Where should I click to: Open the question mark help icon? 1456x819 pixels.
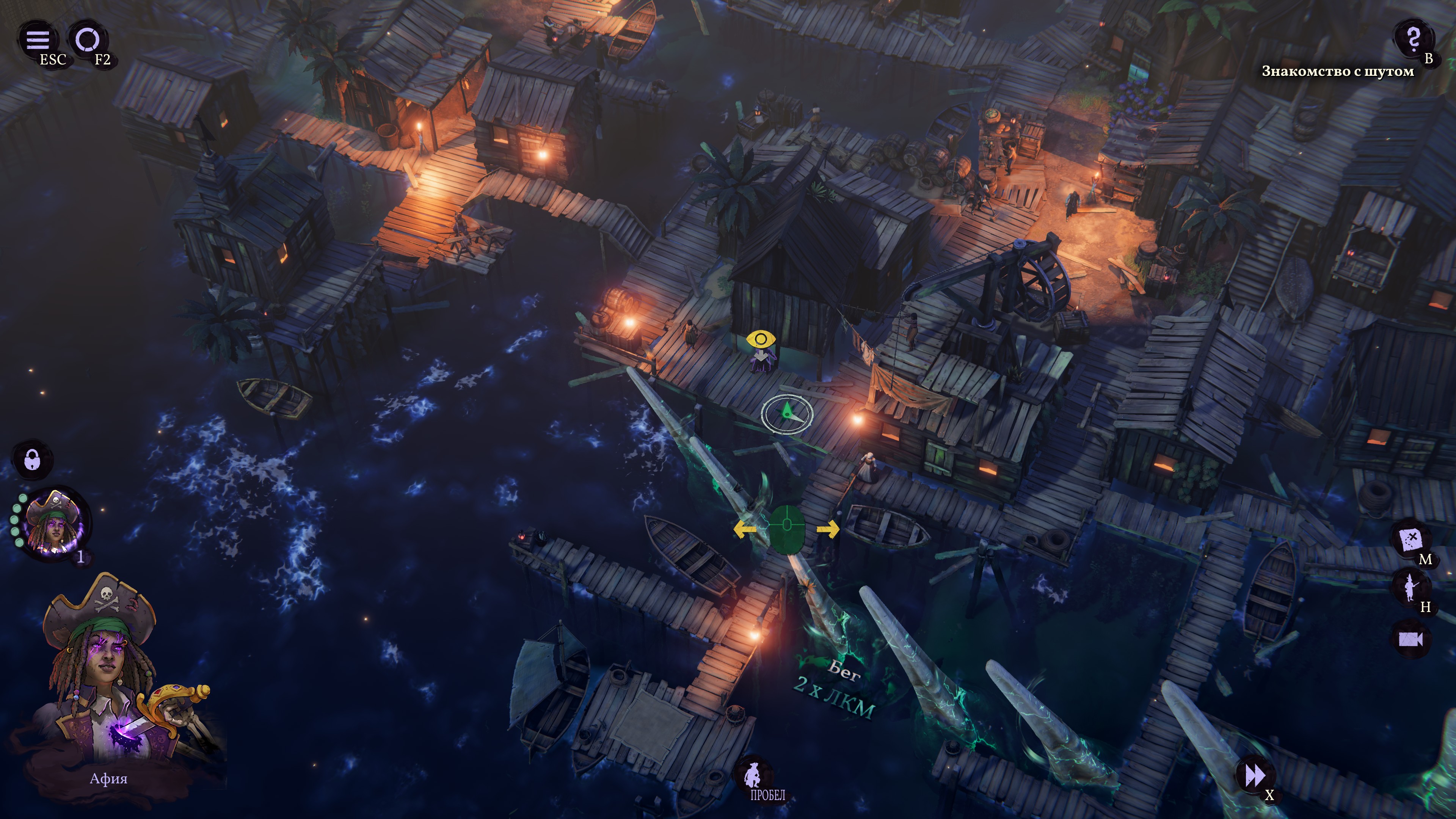[x=1412, y=39]
